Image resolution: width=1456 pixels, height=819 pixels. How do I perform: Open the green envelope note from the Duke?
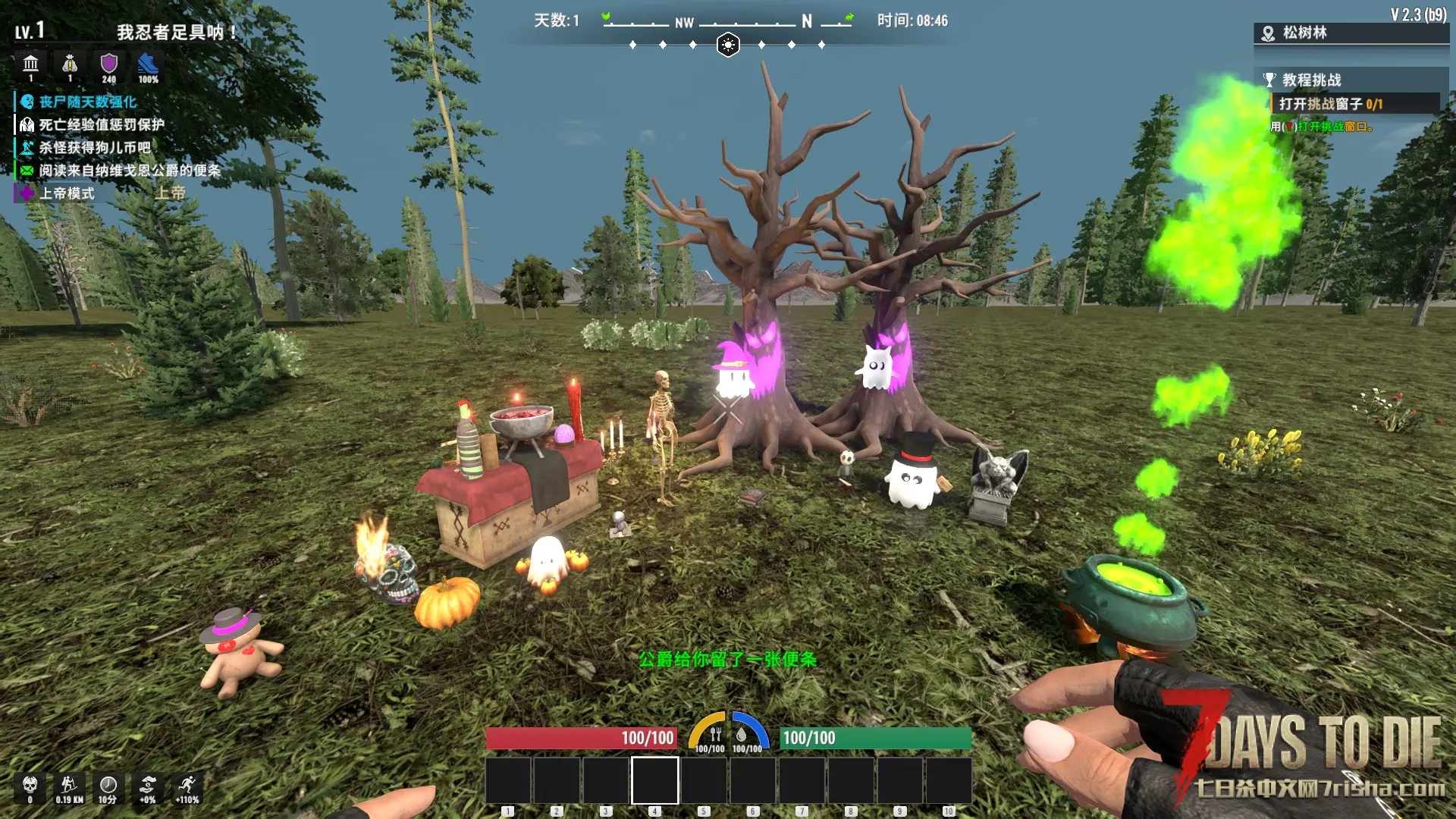click(27, 171)
